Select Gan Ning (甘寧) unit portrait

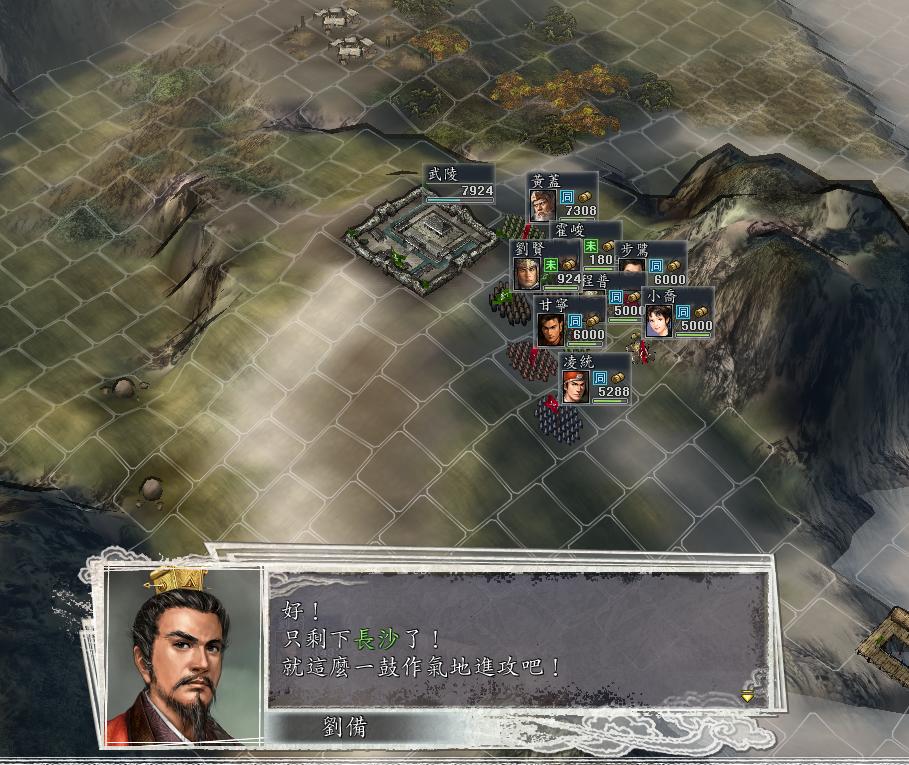550,329
